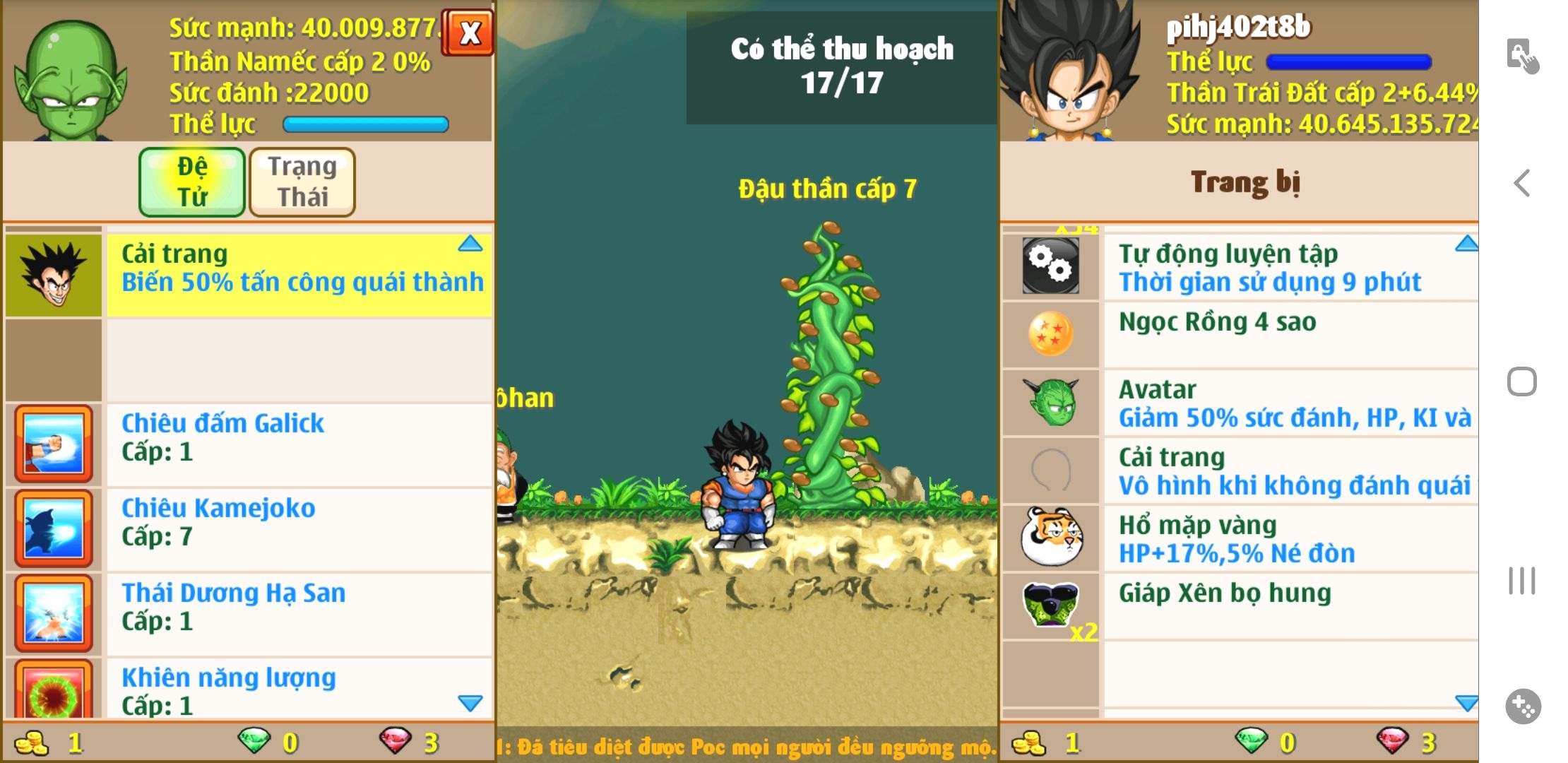Switch to the Đệ Tử tab
1568x763 pixels.
(x=192, y=182)
